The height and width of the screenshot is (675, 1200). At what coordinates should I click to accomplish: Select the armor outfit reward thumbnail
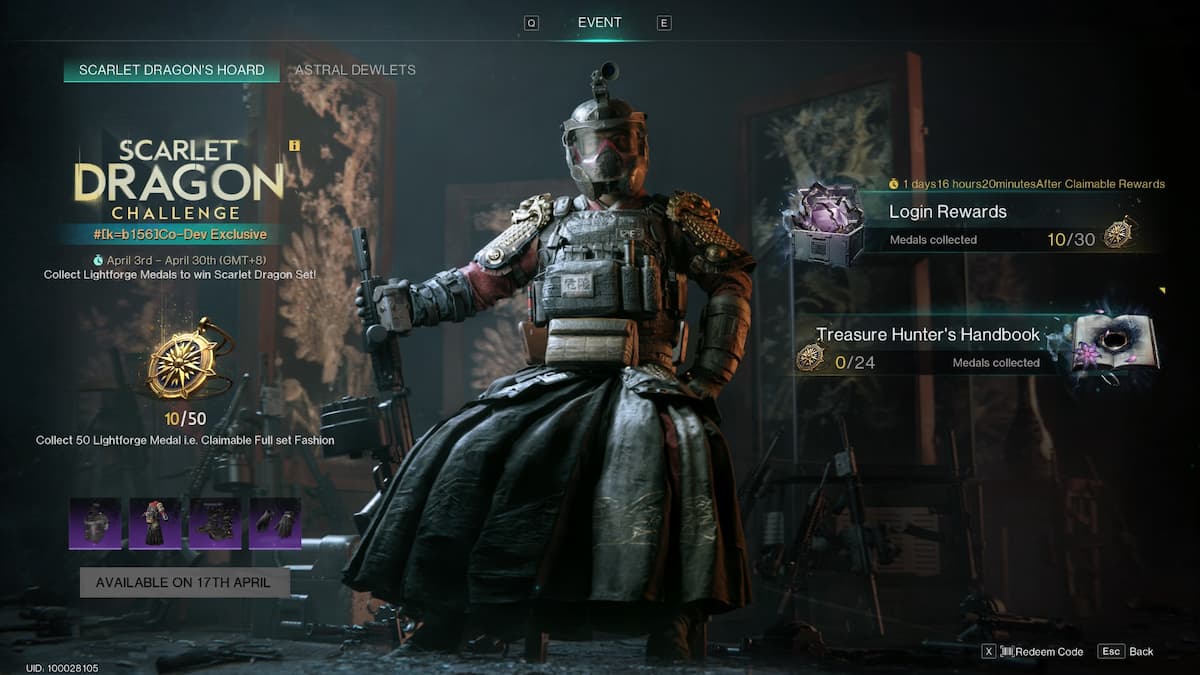click(x=155, y=524)
